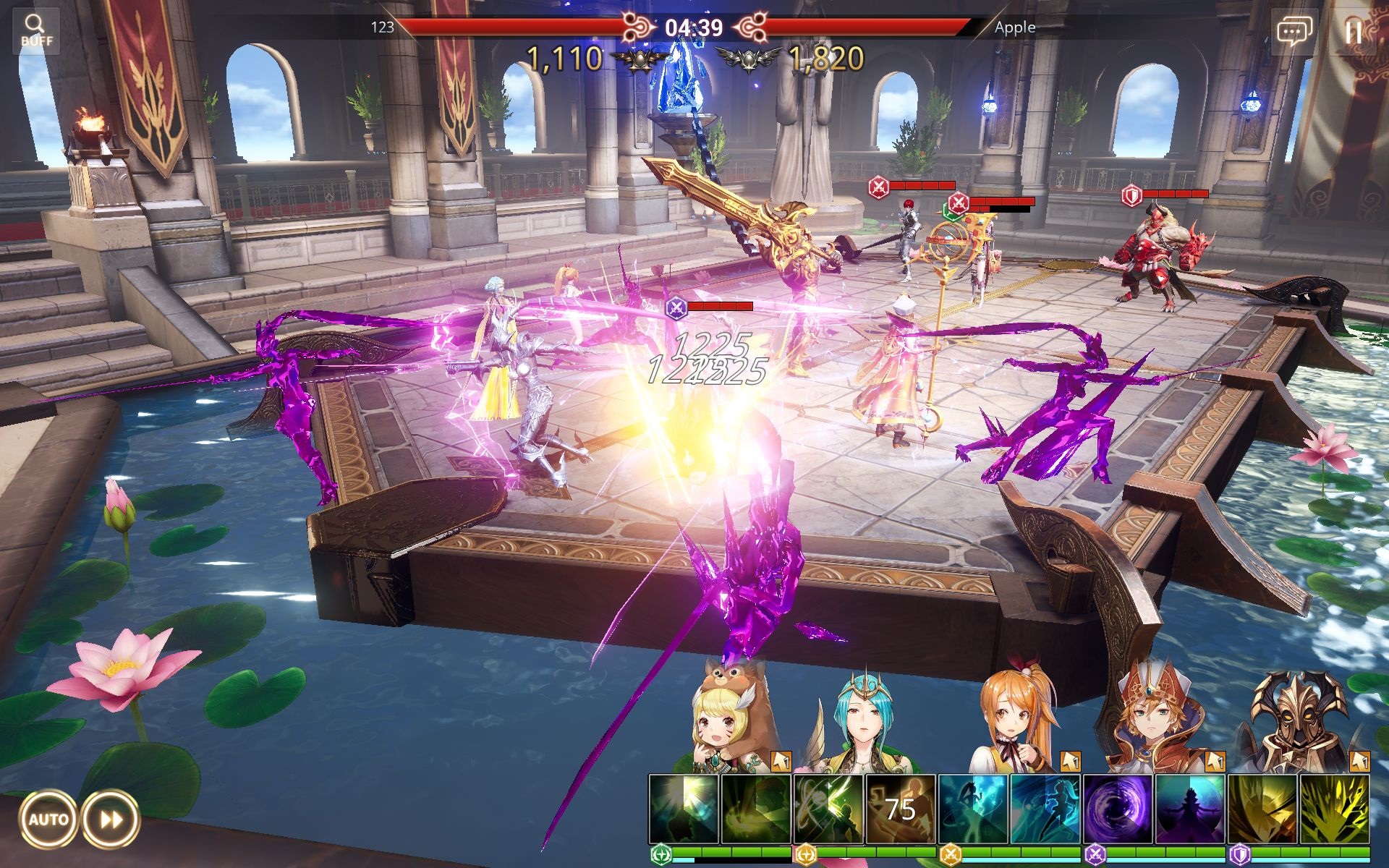Activate the green light-burst skill
This screenshot has height=868, width=1389.
tap(684, 809)
